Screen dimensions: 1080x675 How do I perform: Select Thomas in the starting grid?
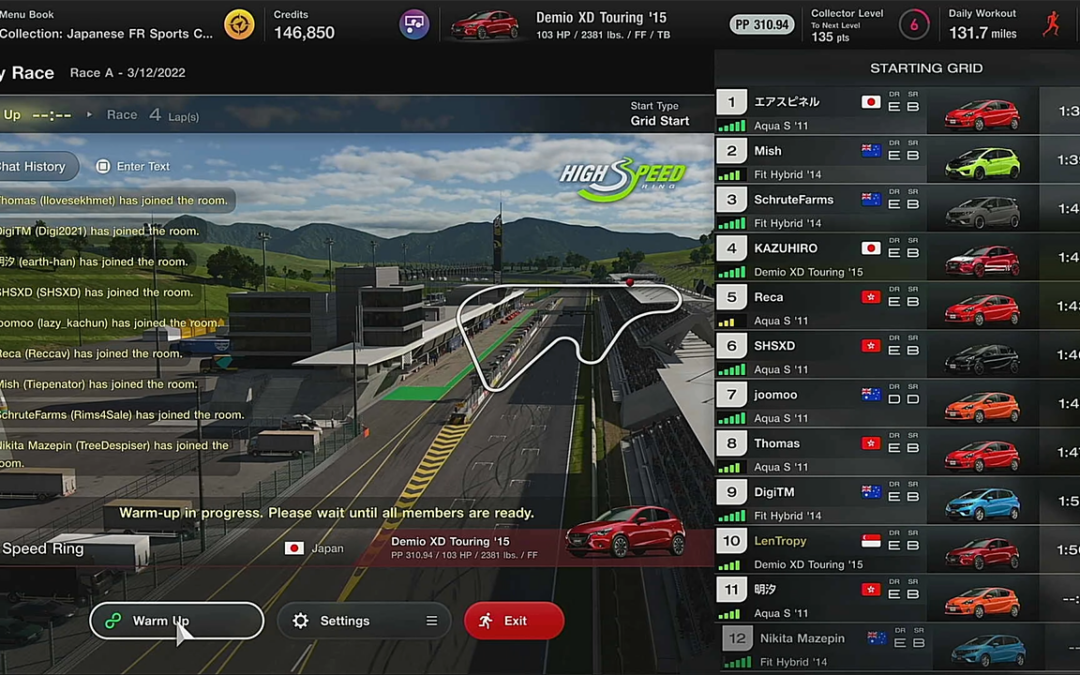pyautogui.click(x=880, y=453)
